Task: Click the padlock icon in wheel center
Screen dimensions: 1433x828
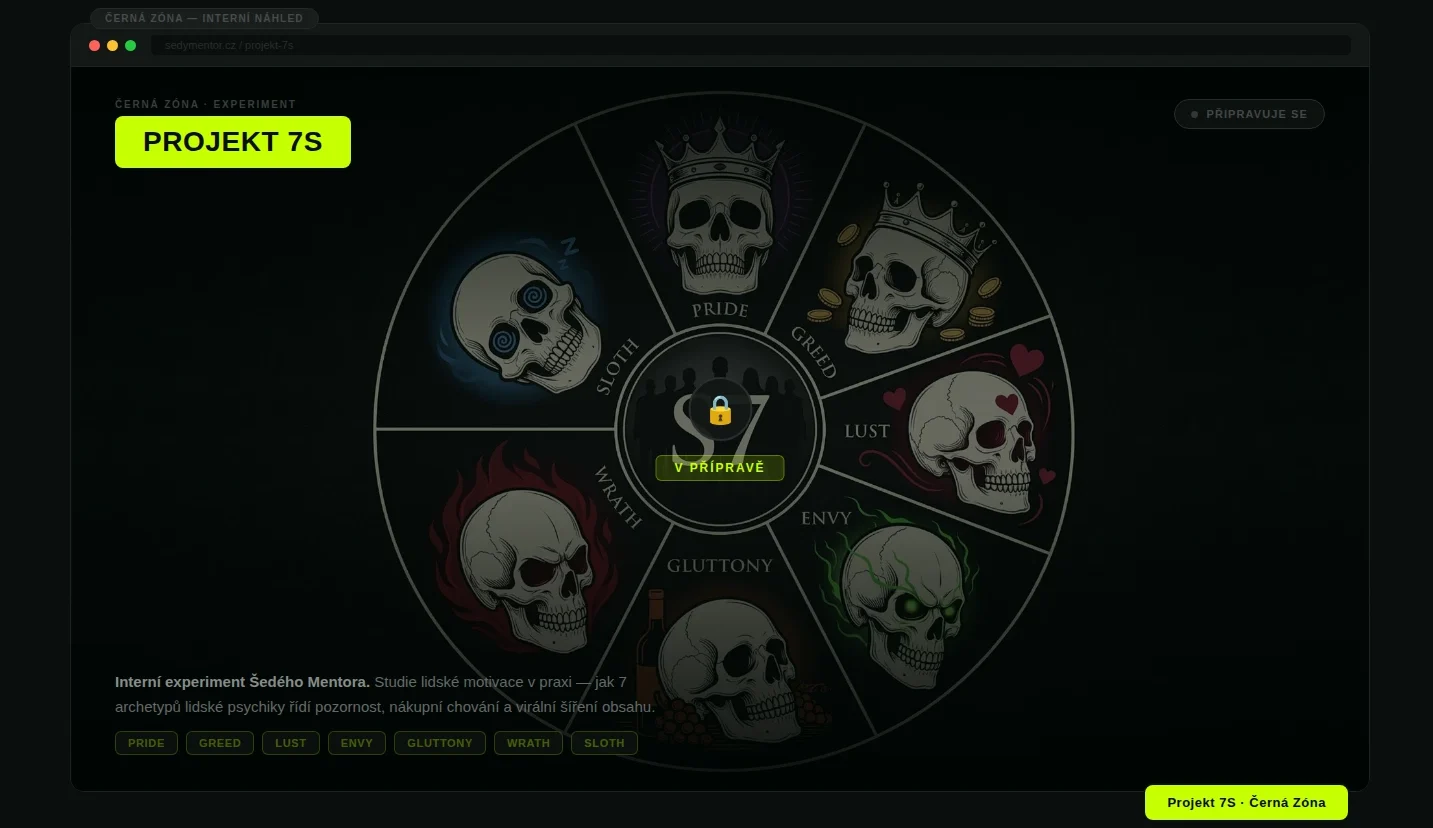Action: point(720,409)
